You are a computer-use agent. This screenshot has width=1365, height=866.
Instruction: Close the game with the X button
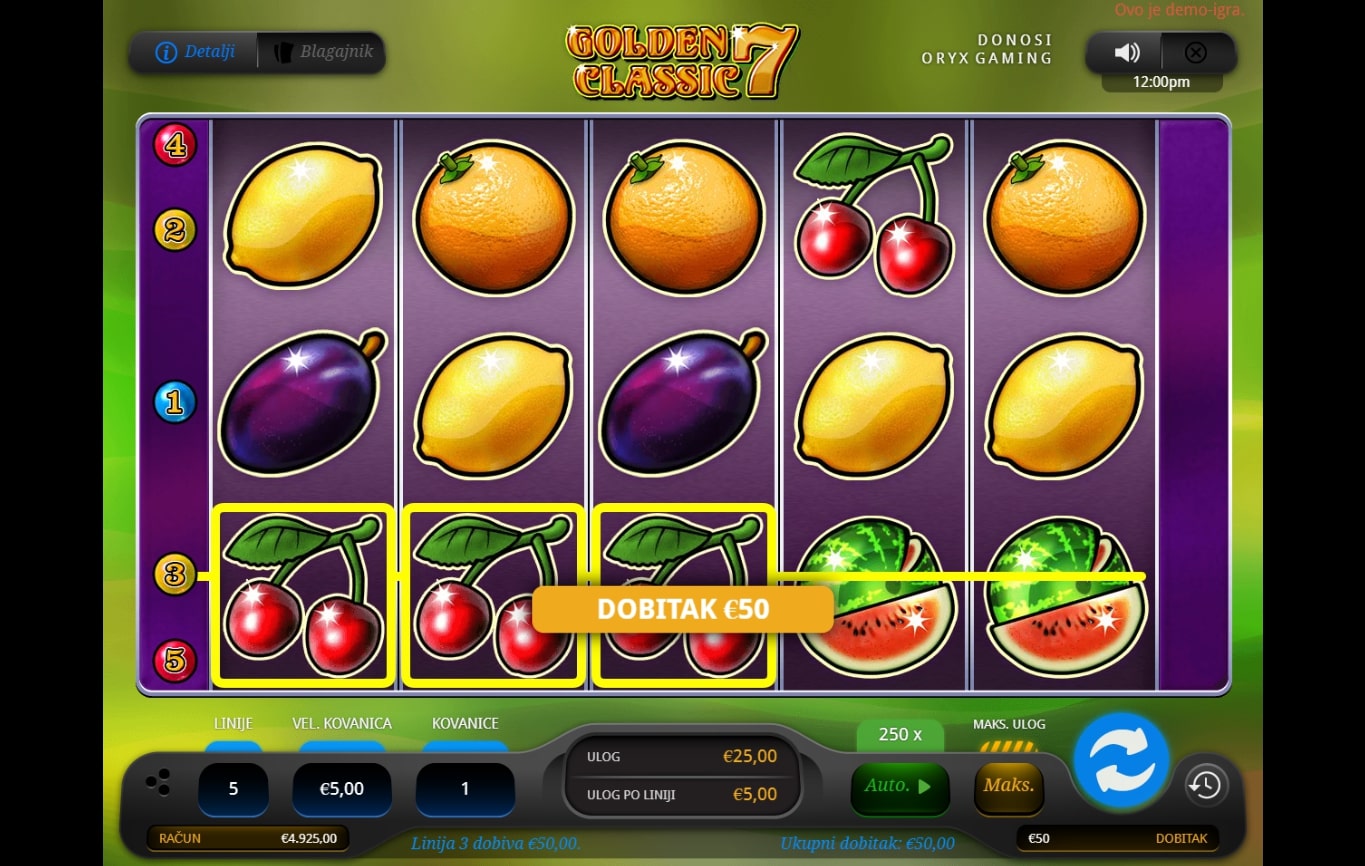coord(1196,53)
